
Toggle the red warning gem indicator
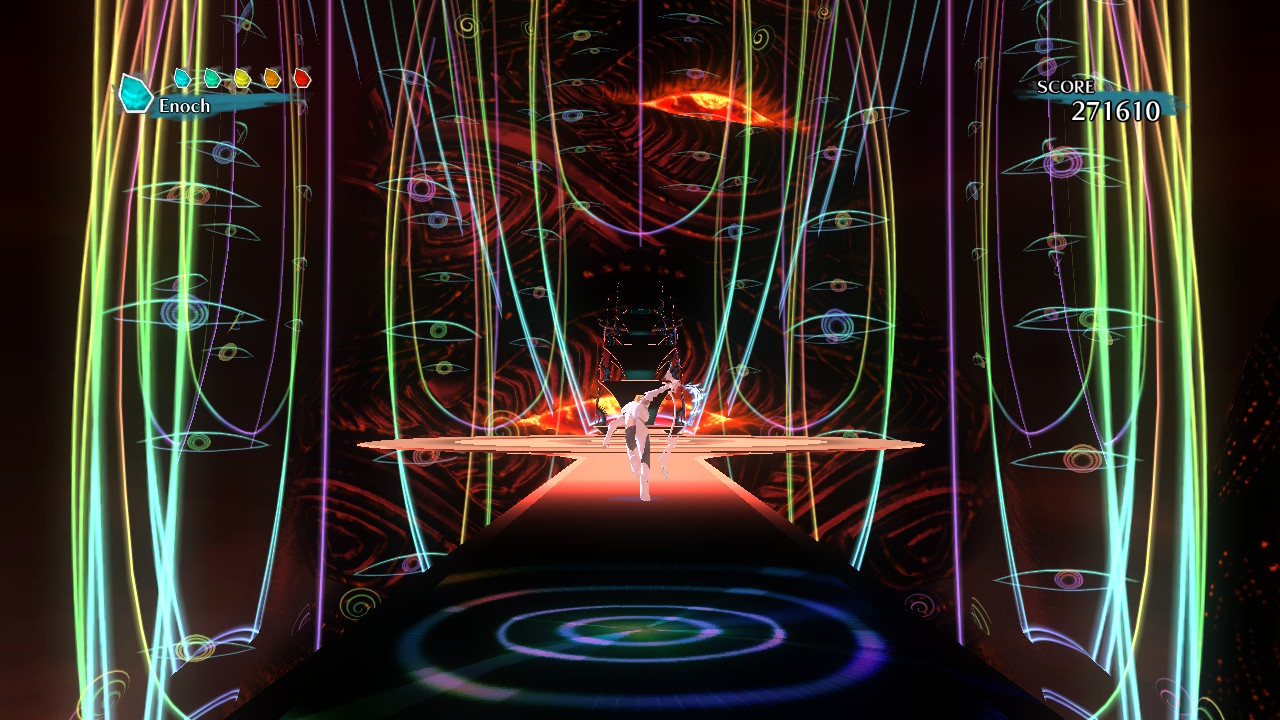point(302,76)
